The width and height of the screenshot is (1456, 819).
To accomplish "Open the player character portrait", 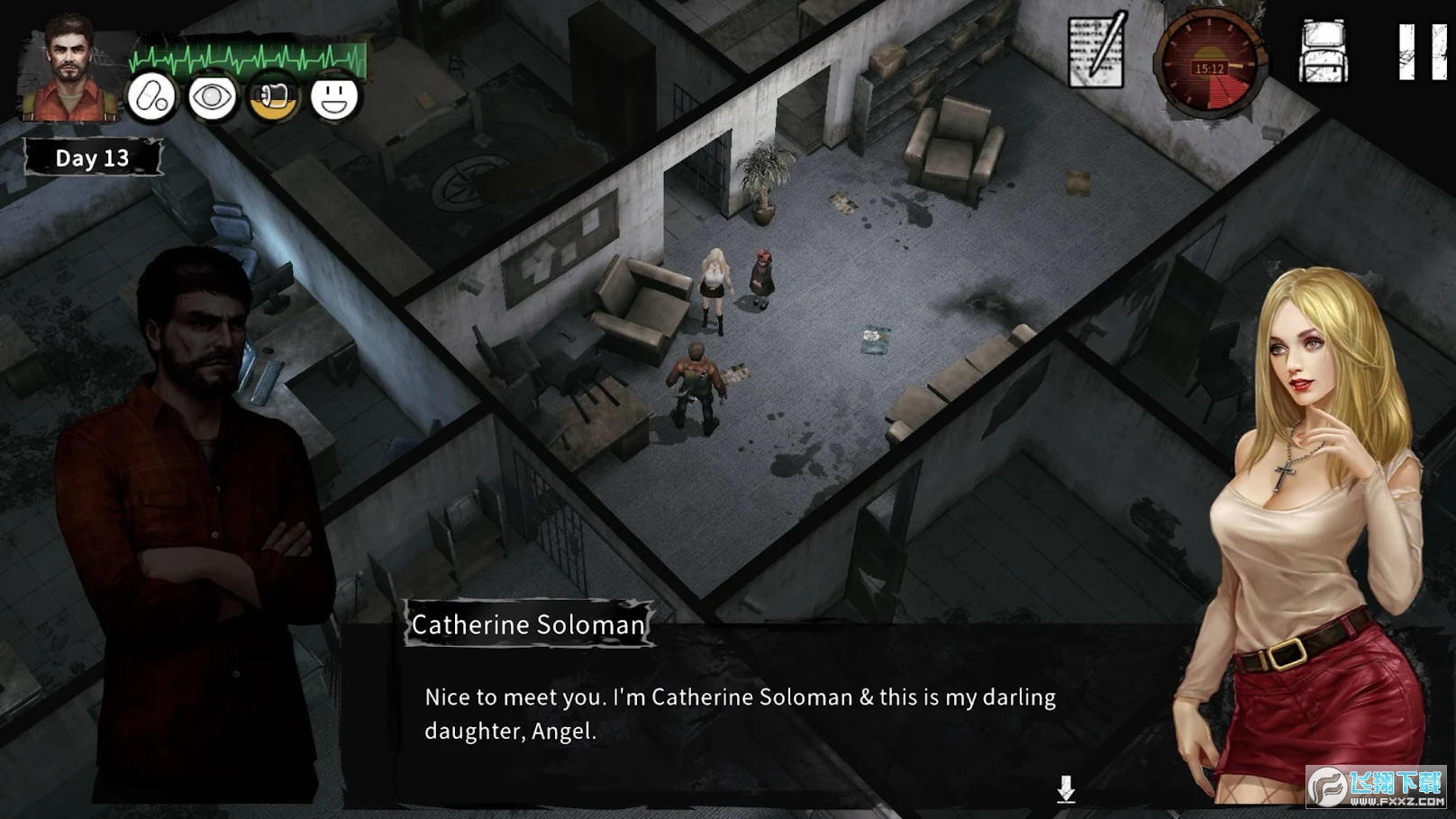I will click(69, 69).
